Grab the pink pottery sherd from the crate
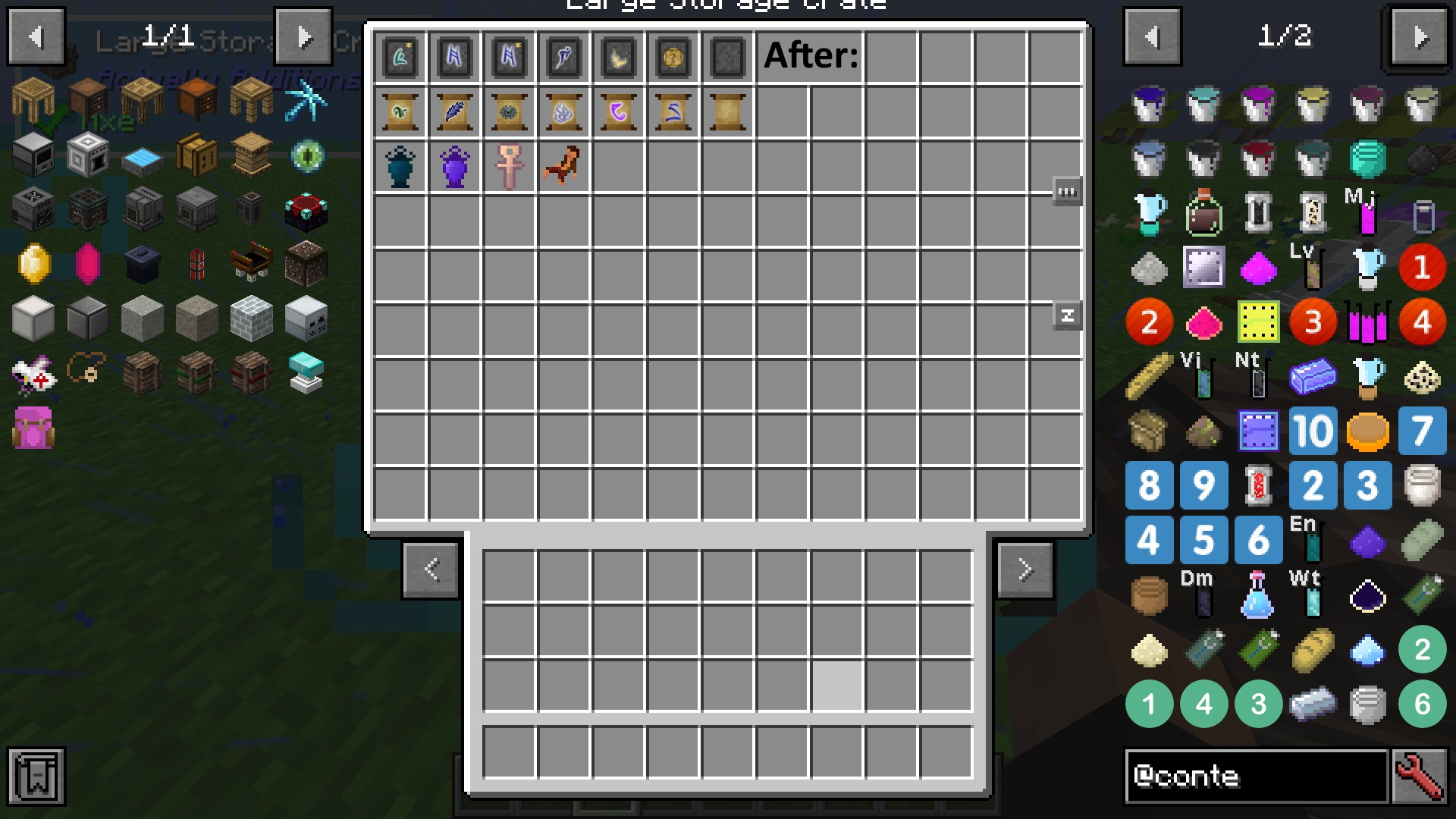 point(509,166)
